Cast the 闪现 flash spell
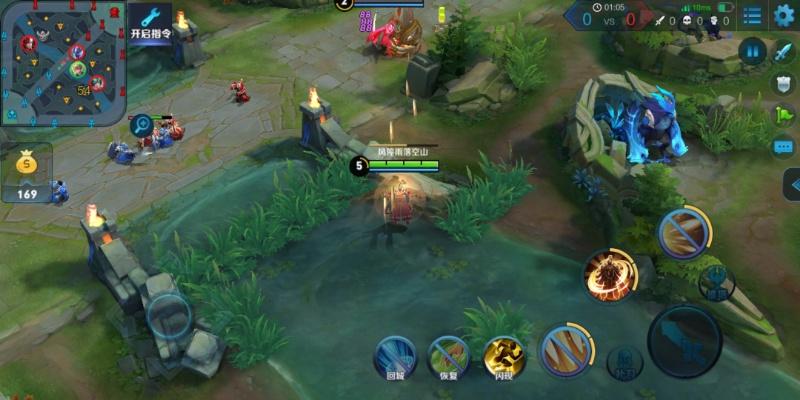Screen dimensions: 800x400 click(504, 356)
